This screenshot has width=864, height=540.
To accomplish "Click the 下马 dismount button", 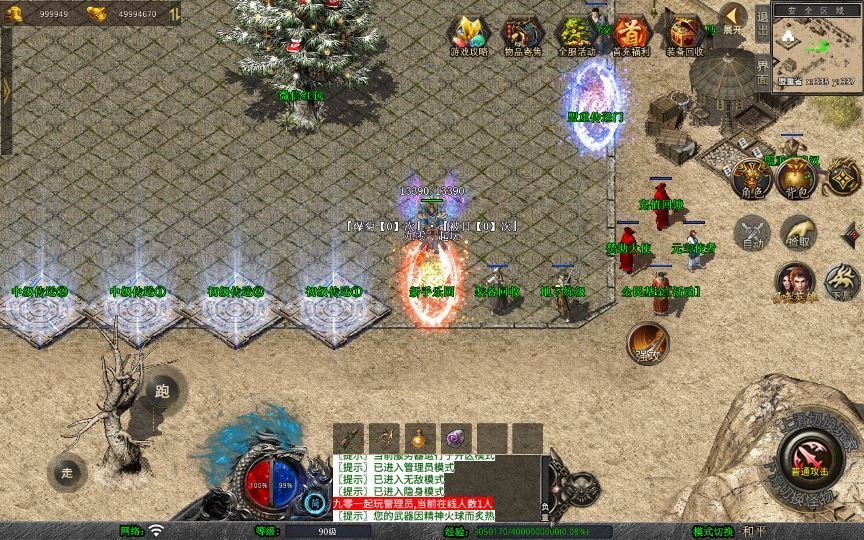I will 842,282.
